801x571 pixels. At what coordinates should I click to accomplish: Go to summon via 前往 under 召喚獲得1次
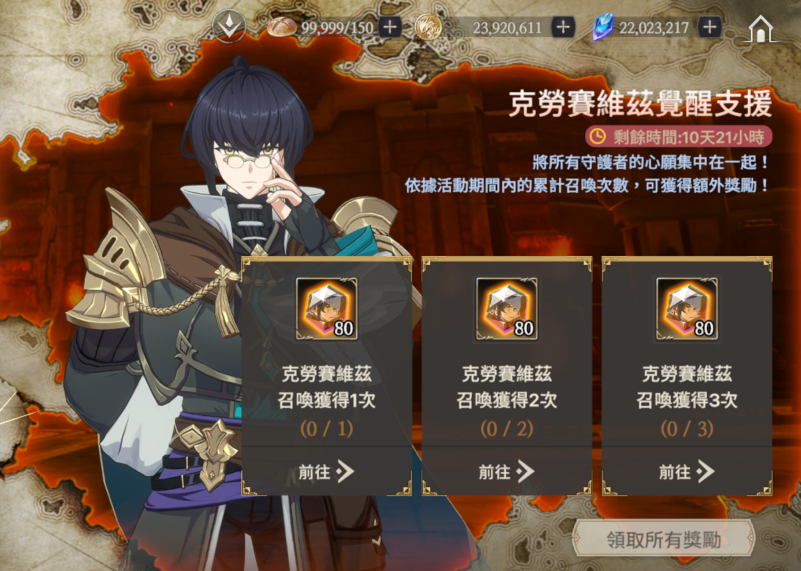[x=327, y=472]
